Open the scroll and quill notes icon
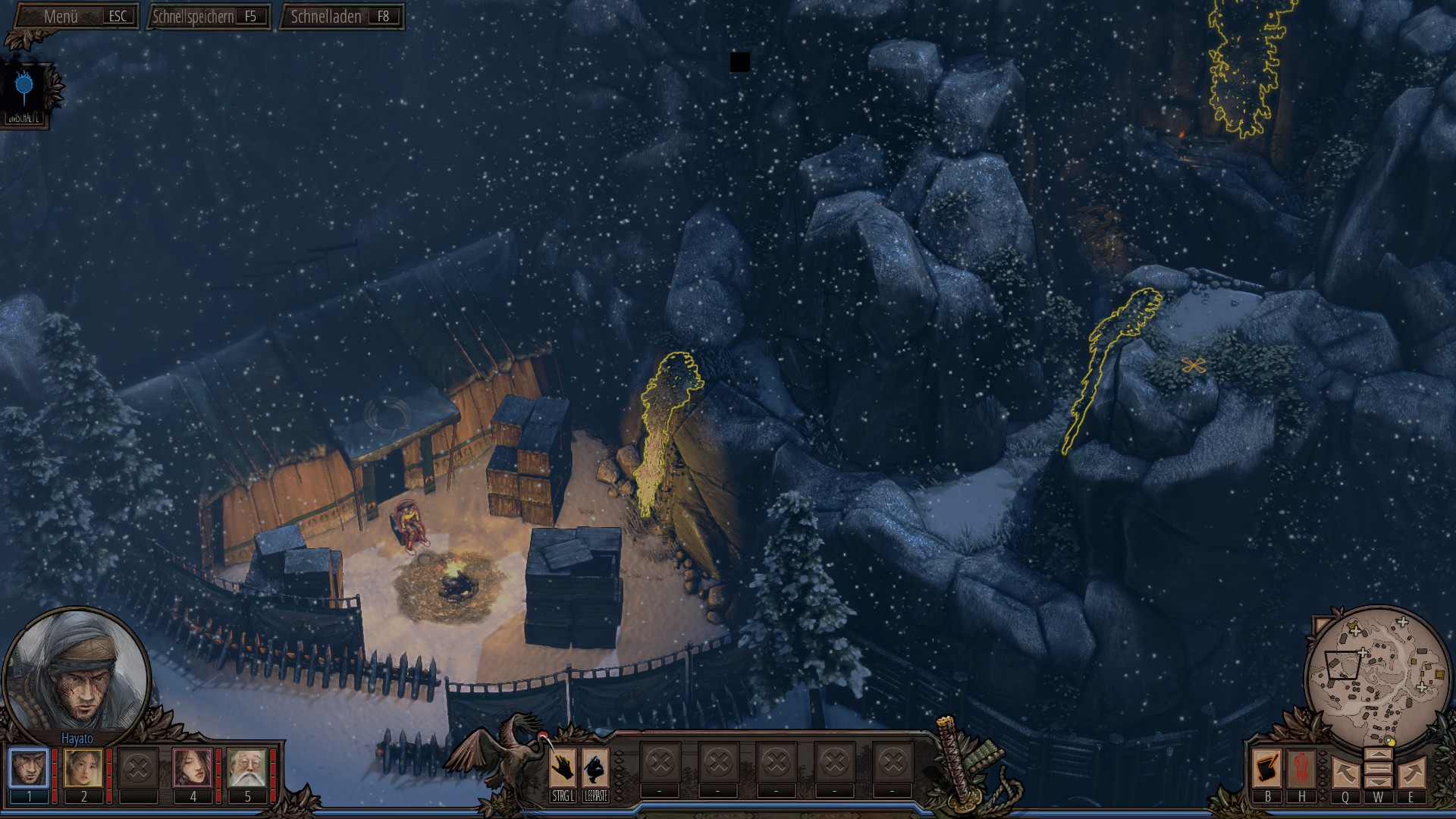Screen dimensions: 1456x819 coord(1267,769)
